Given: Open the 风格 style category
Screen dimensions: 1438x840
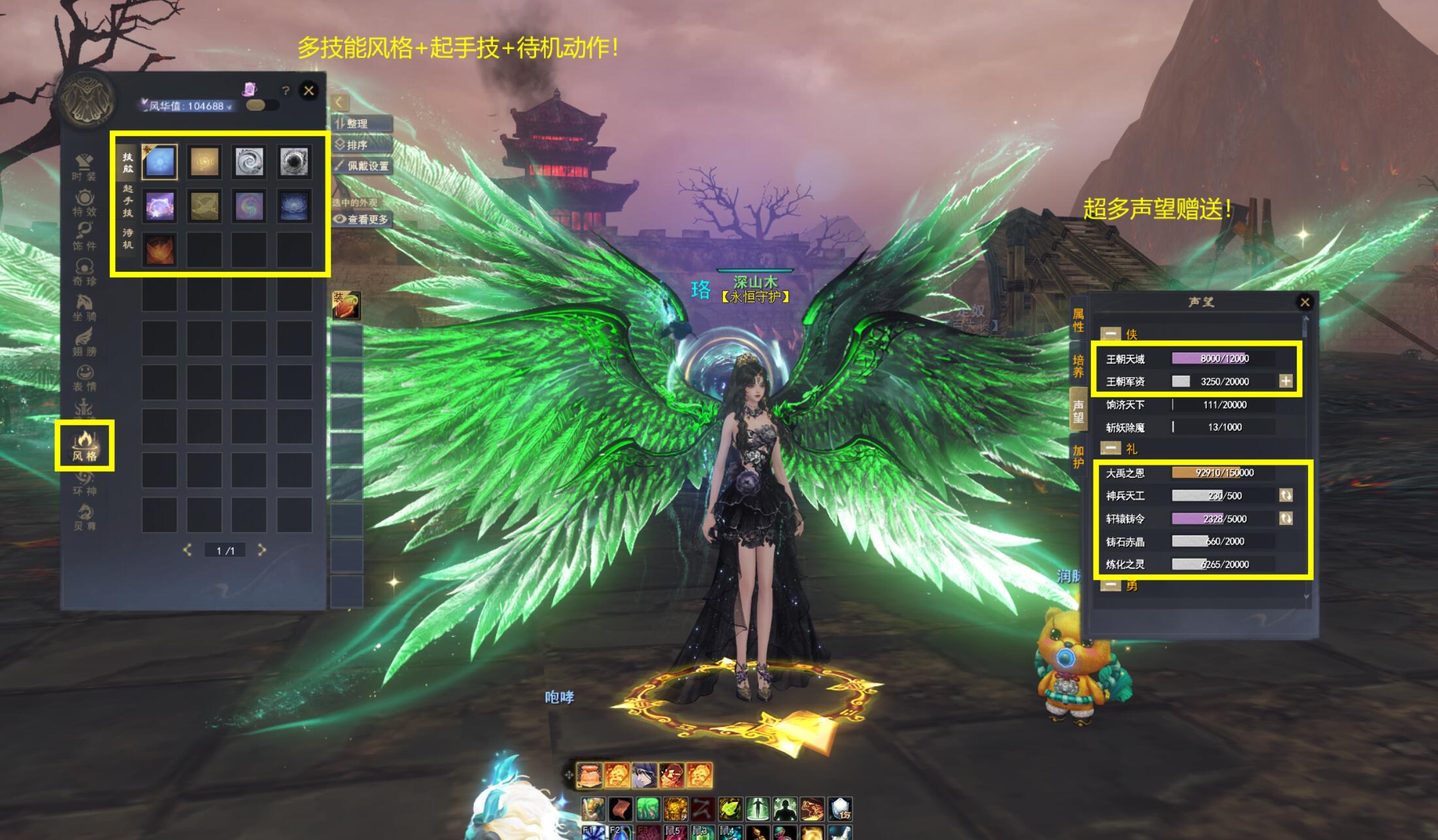Looking at the screenshot, I should 84,446.
